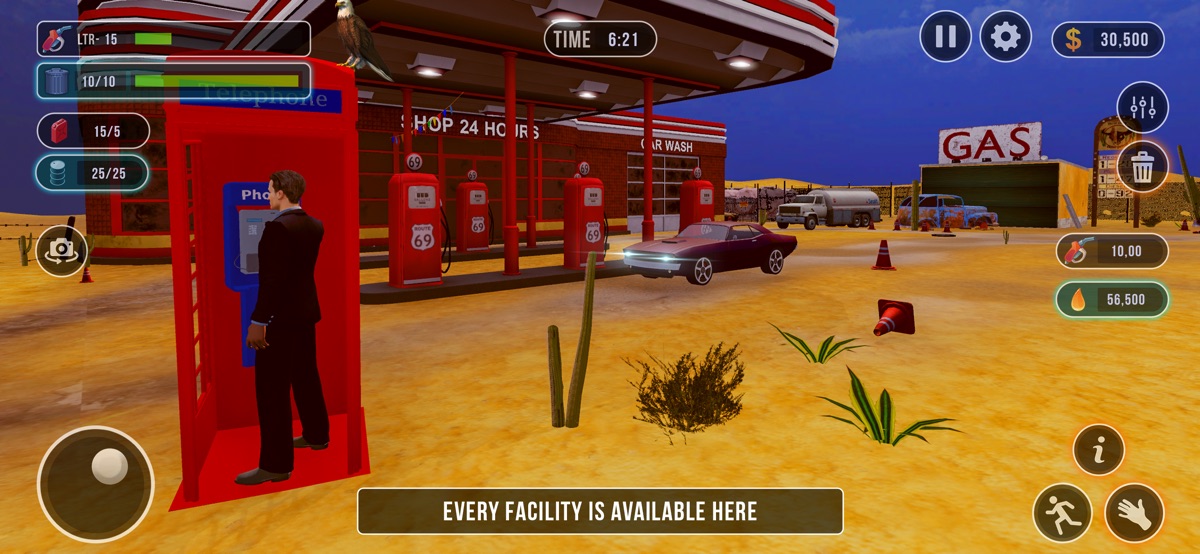Select the oil drop 56,500 indicator
The image size is (1200, 554).
(x=1112, y=299)
